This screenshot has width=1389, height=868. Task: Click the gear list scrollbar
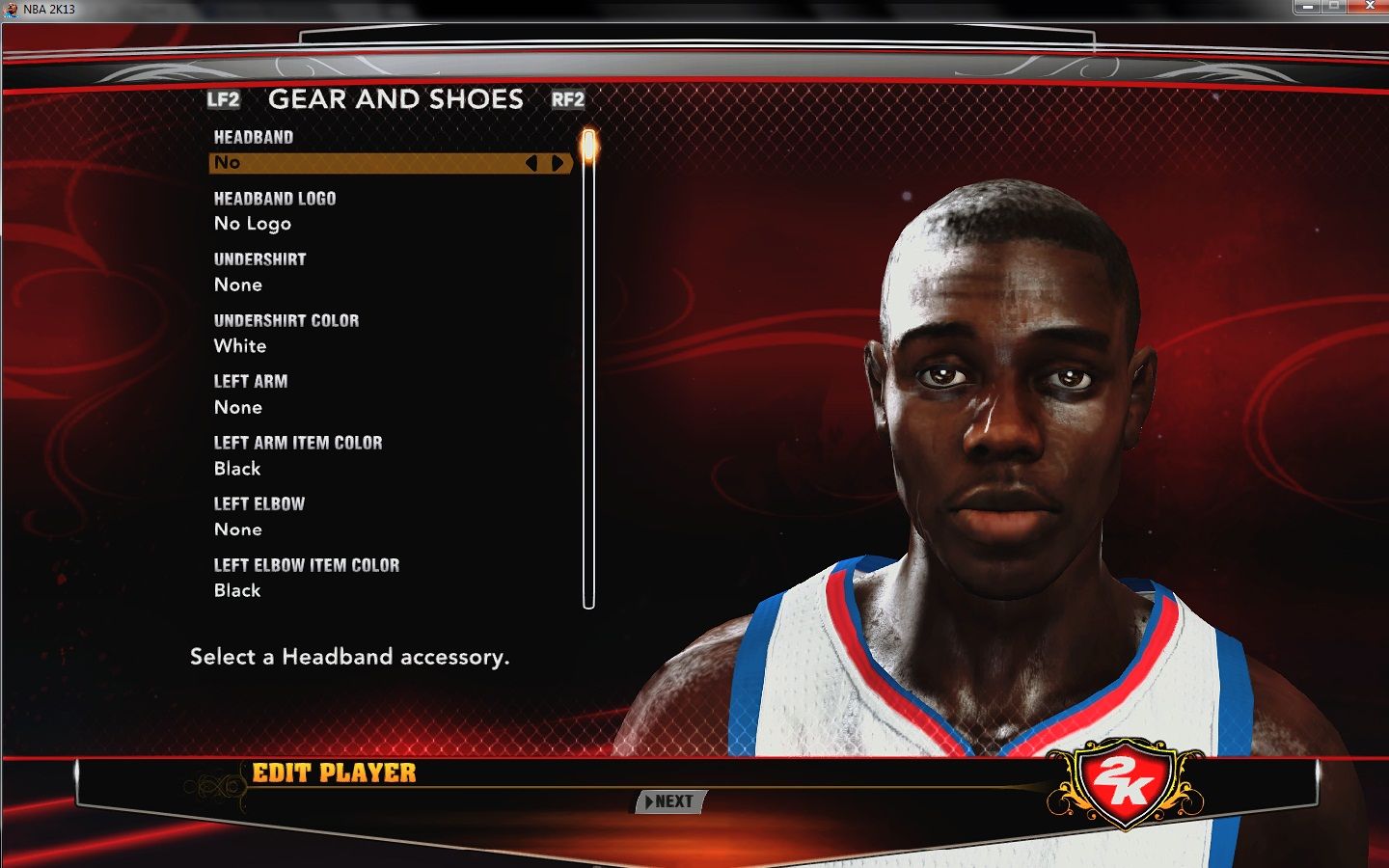tap(588, 386)
